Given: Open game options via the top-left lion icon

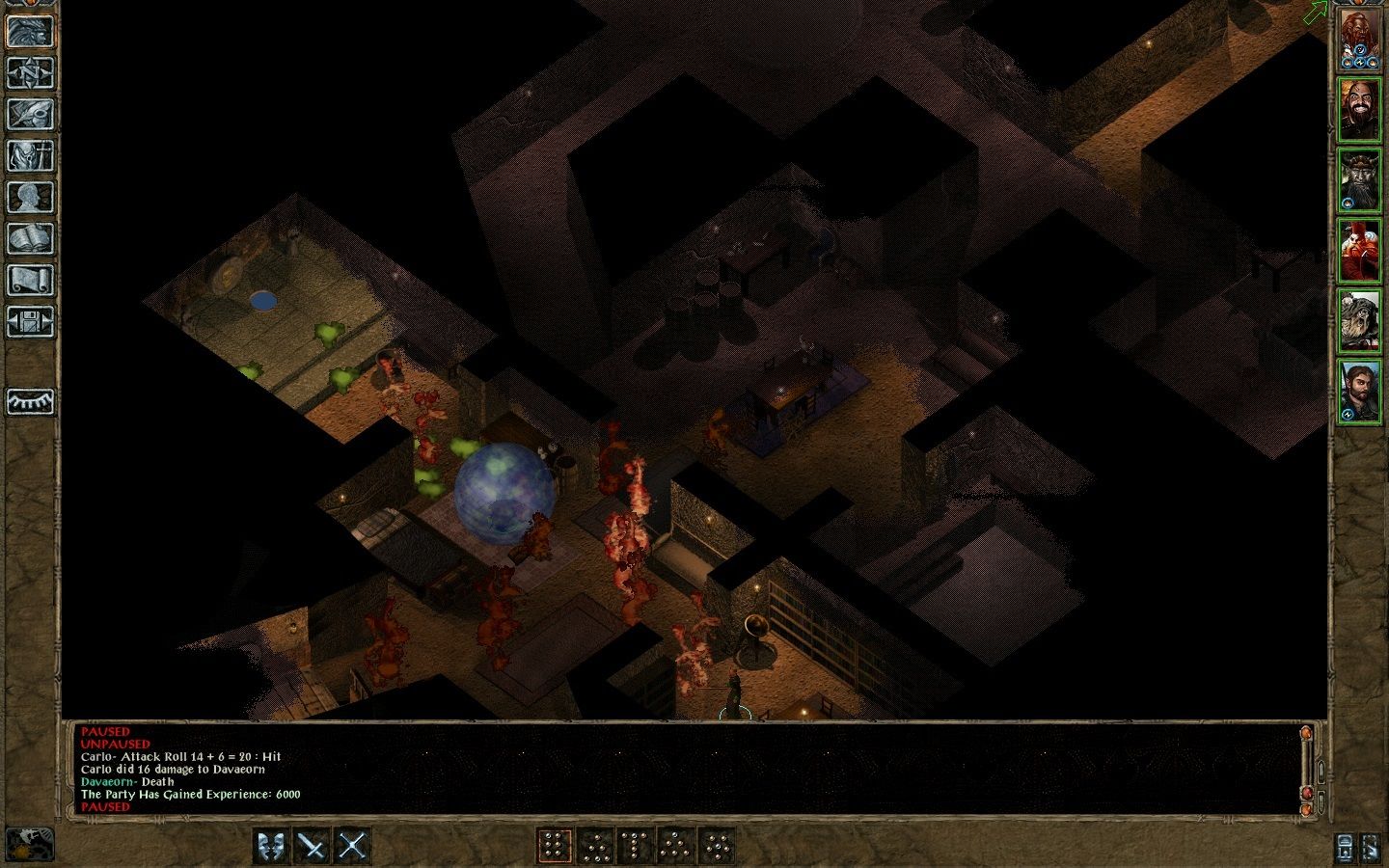Looking at the screenshot, I should pyautogui.click(x=29, y=32).
